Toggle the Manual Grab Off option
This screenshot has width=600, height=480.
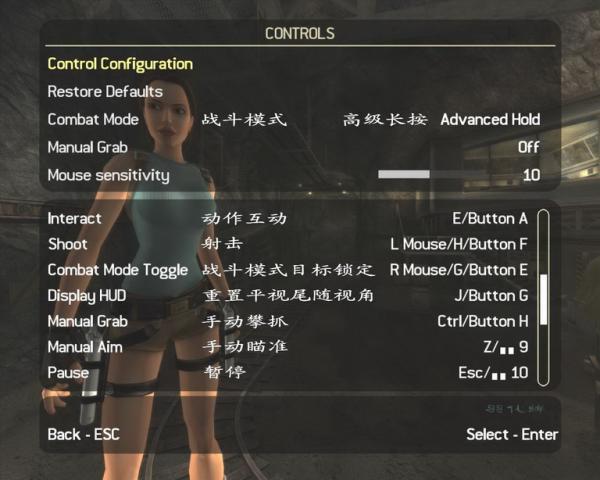tap(528, 147)
